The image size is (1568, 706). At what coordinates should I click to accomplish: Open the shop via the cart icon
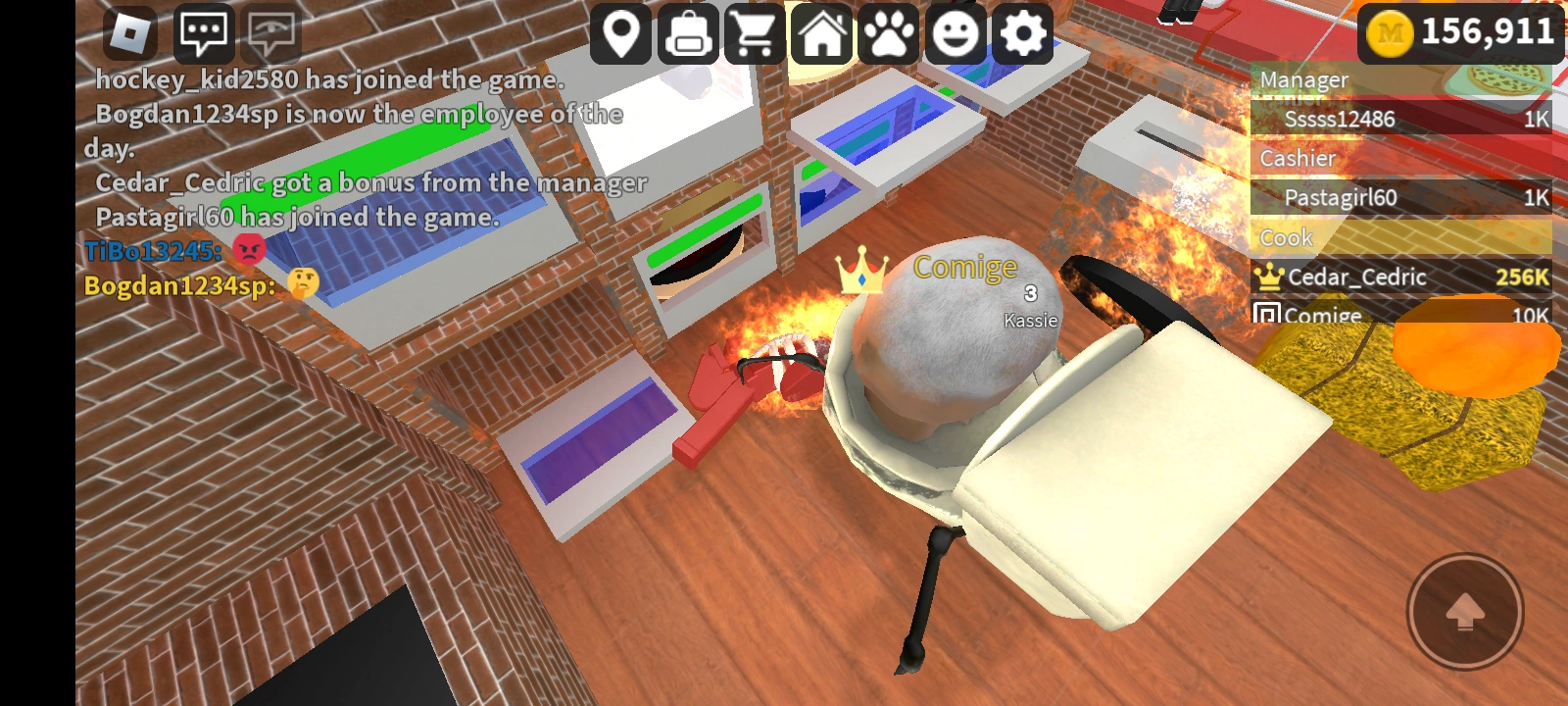(x=755, y=33)
